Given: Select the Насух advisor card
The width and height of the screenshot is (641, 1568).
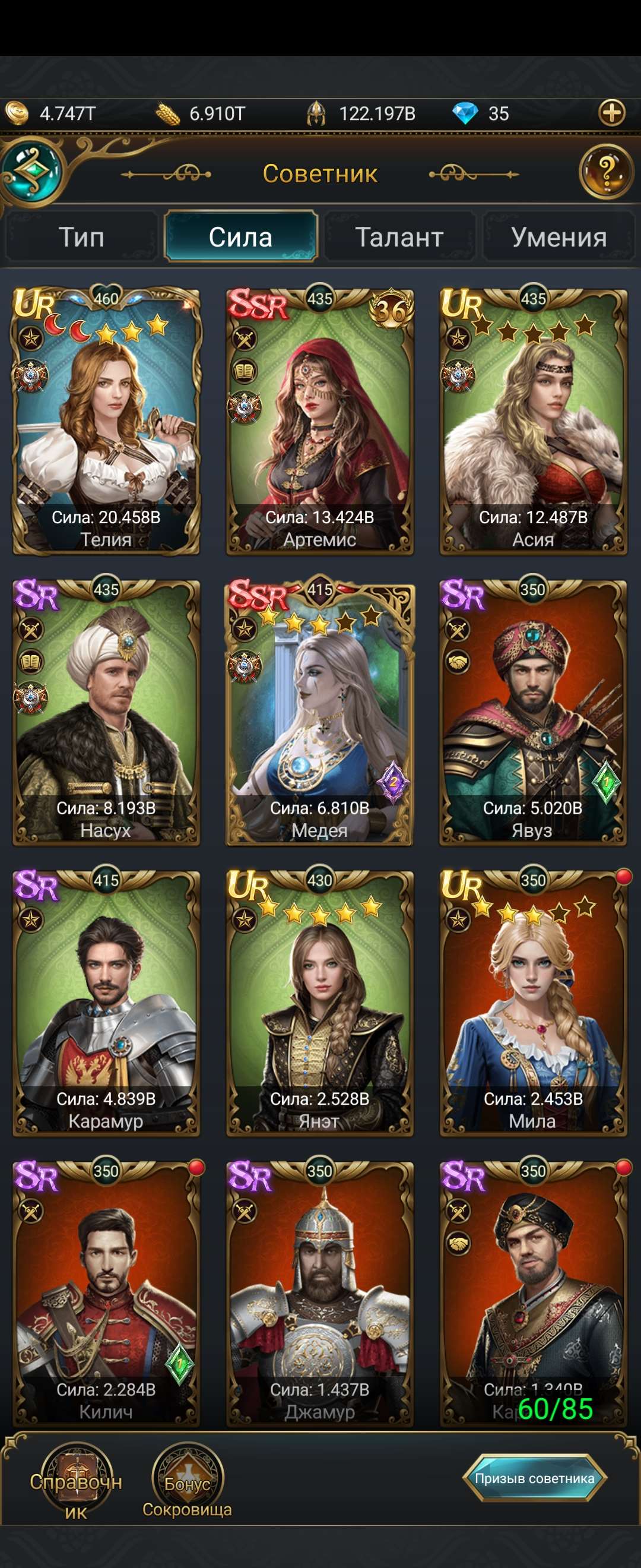Looking at the screenshot, I should tap(106, 712).
